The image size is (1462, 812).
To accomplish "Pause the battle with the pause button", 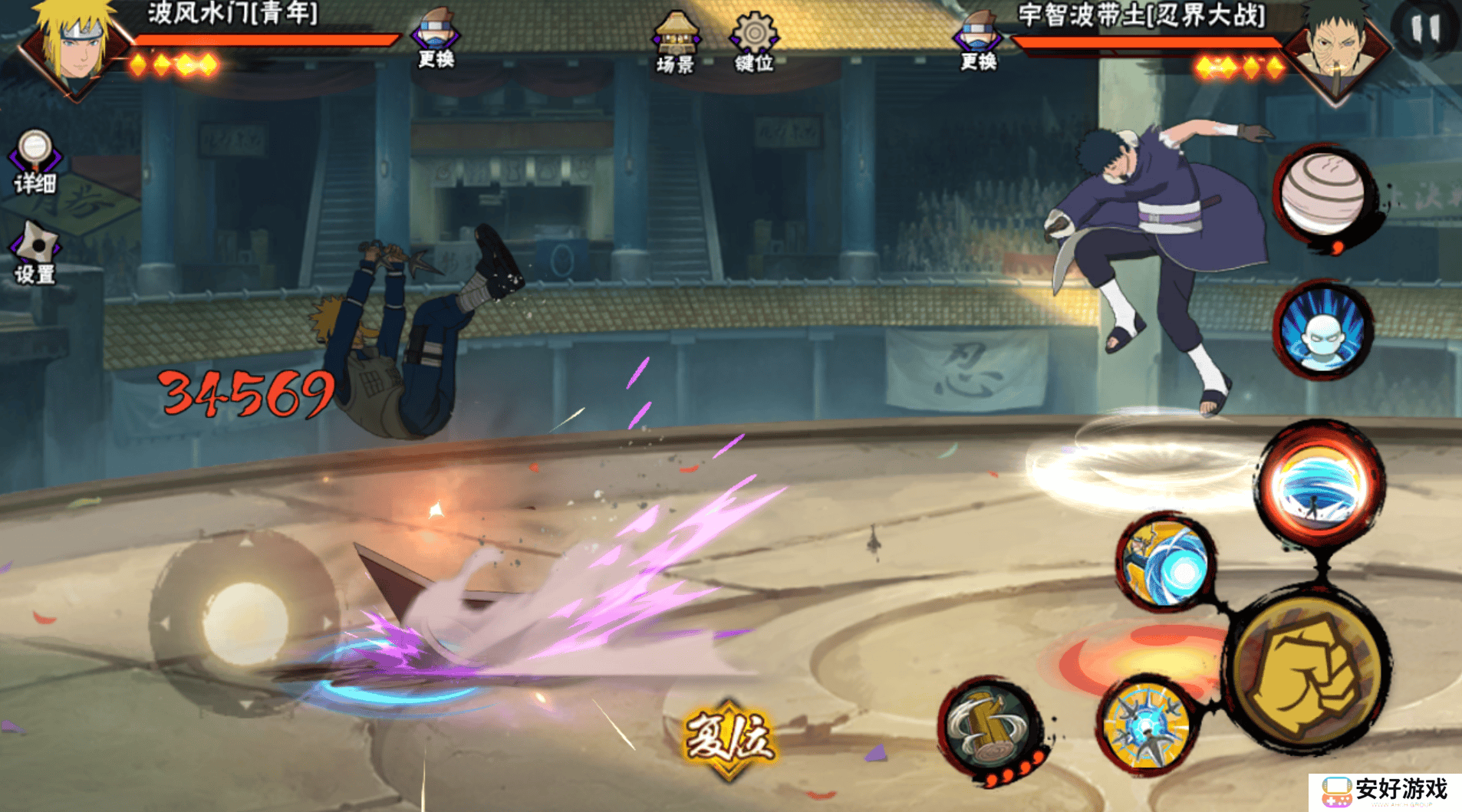I will (1425, 29).
